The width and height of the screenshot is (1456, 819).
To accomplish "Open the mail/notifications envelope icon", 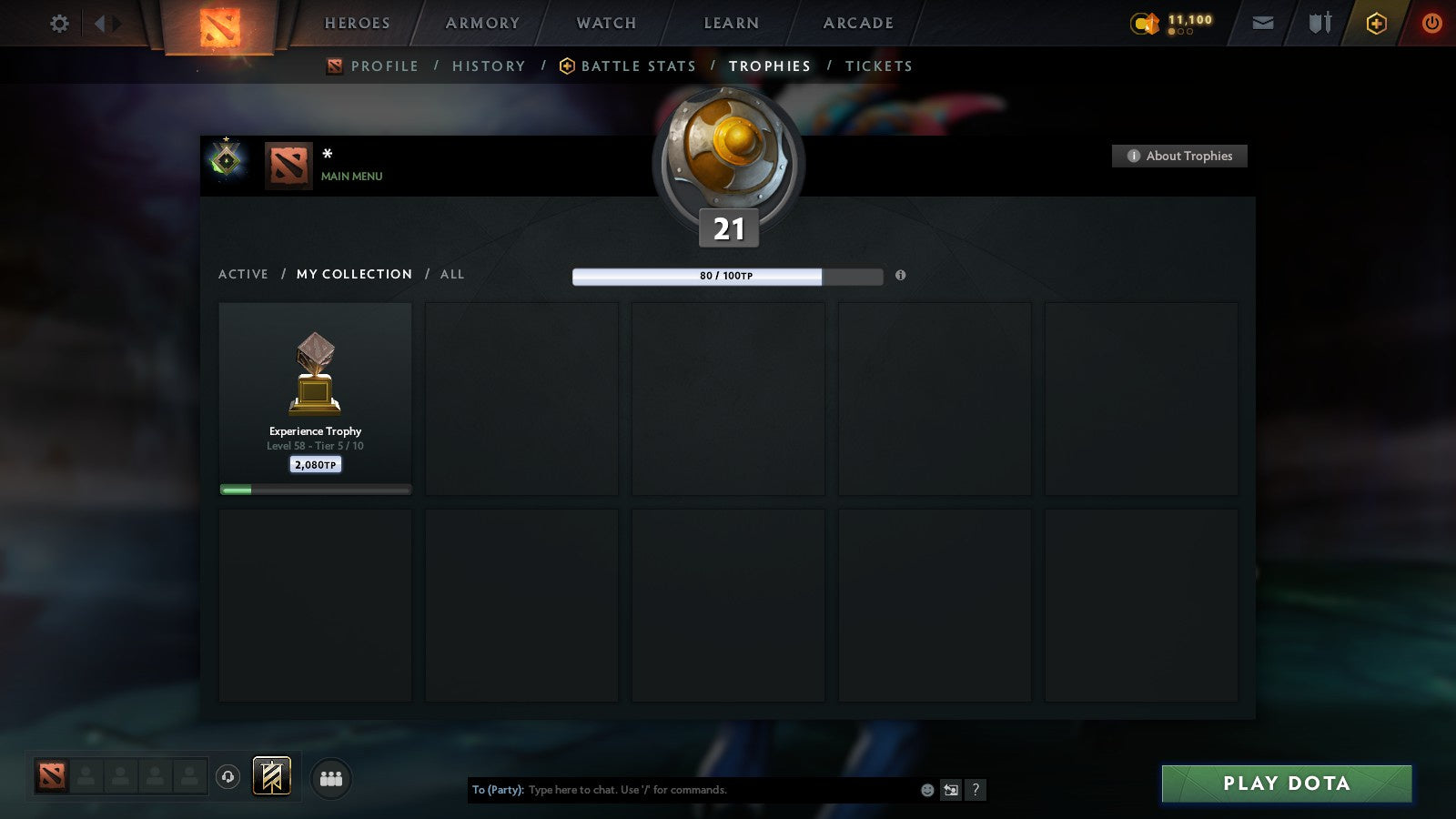I will point(1262,23).
